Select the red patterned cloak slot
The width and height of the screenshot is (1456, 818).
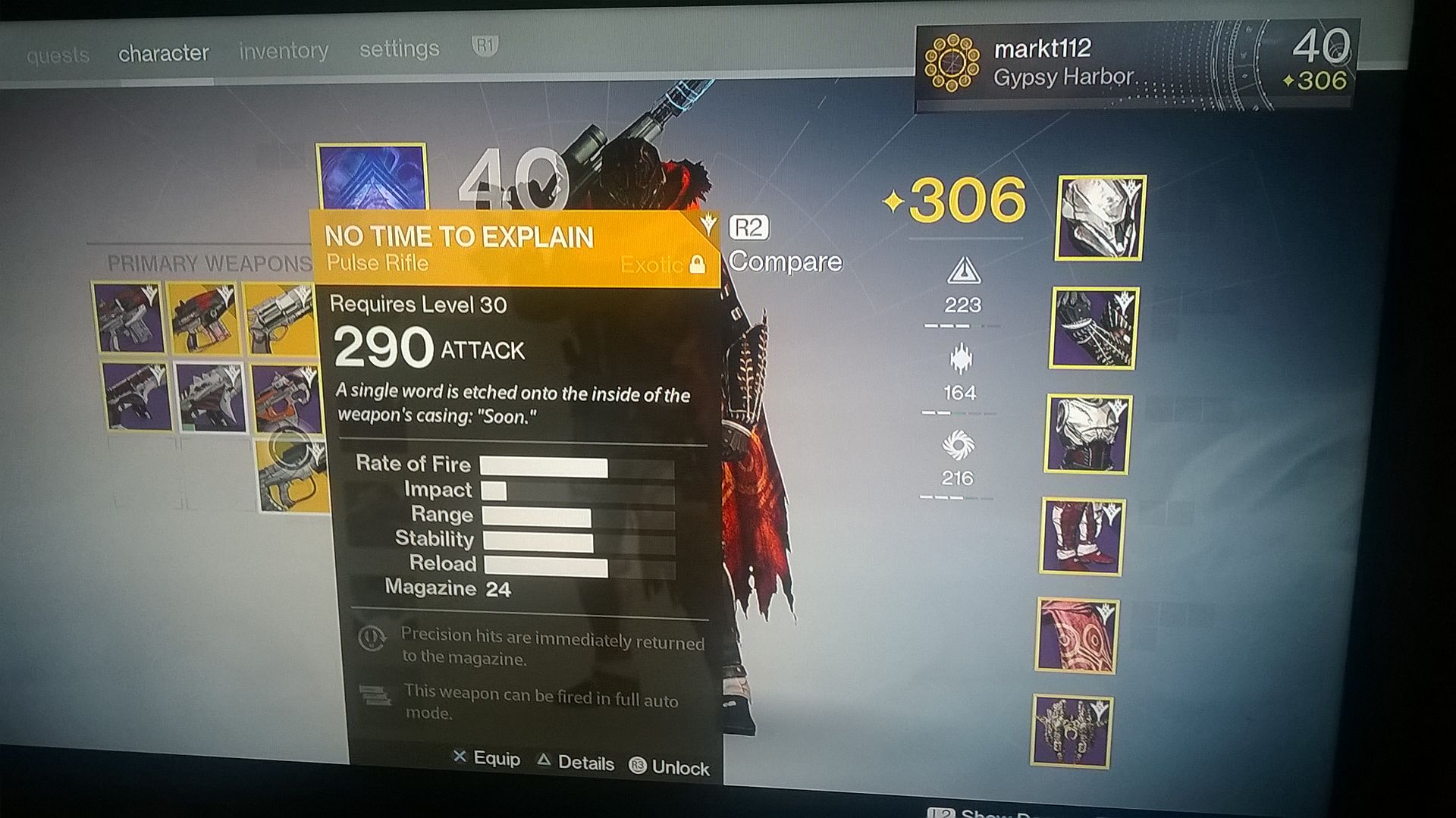[x=1076, y=637]
